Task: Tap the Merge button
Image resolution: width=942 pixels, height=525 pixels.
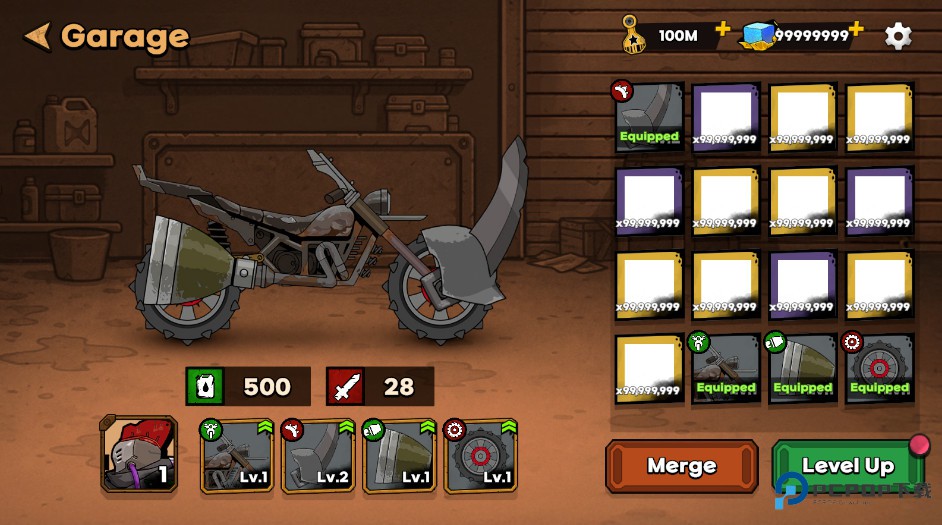Action: pyautogui.click(x=681, y=465)
